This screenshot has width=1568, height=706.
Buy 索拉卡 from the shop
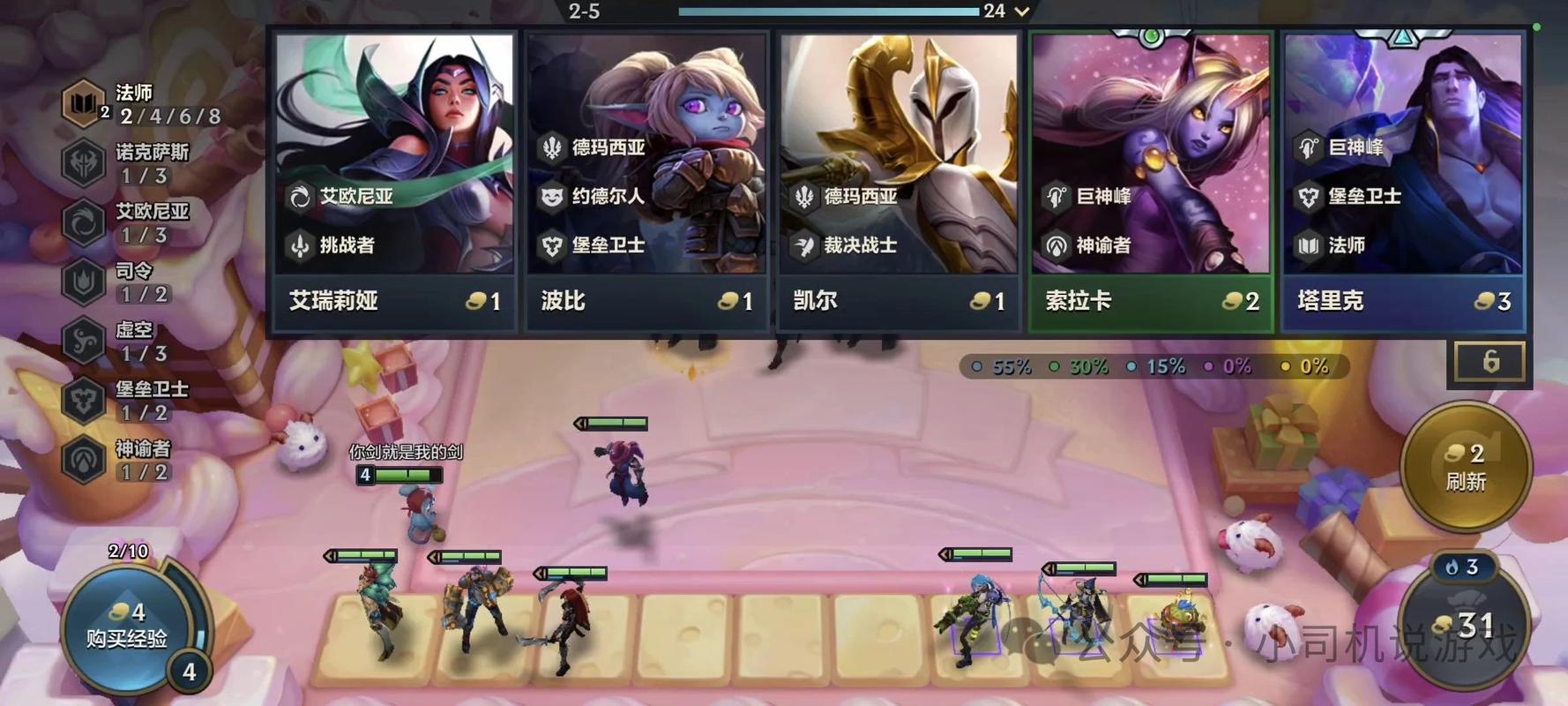(x=1149, y=176)
